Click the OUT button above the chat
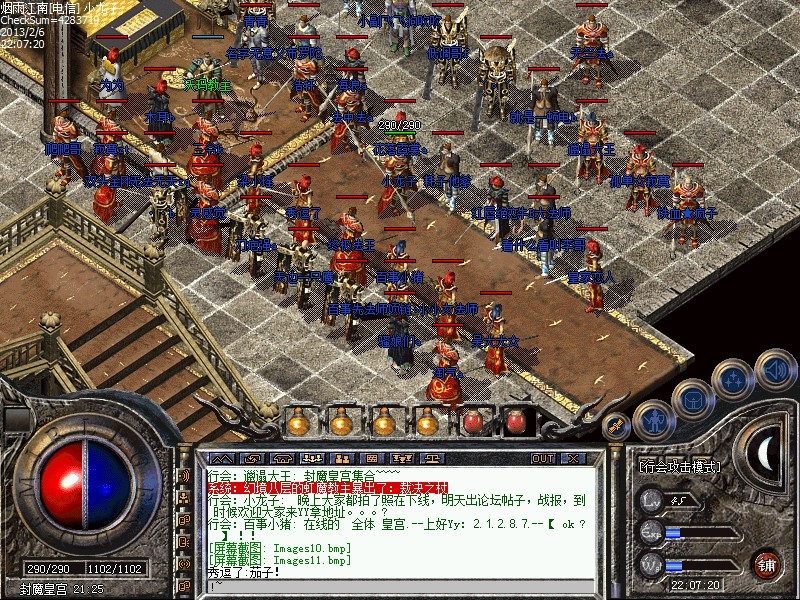800x600 pixels. 543,458
